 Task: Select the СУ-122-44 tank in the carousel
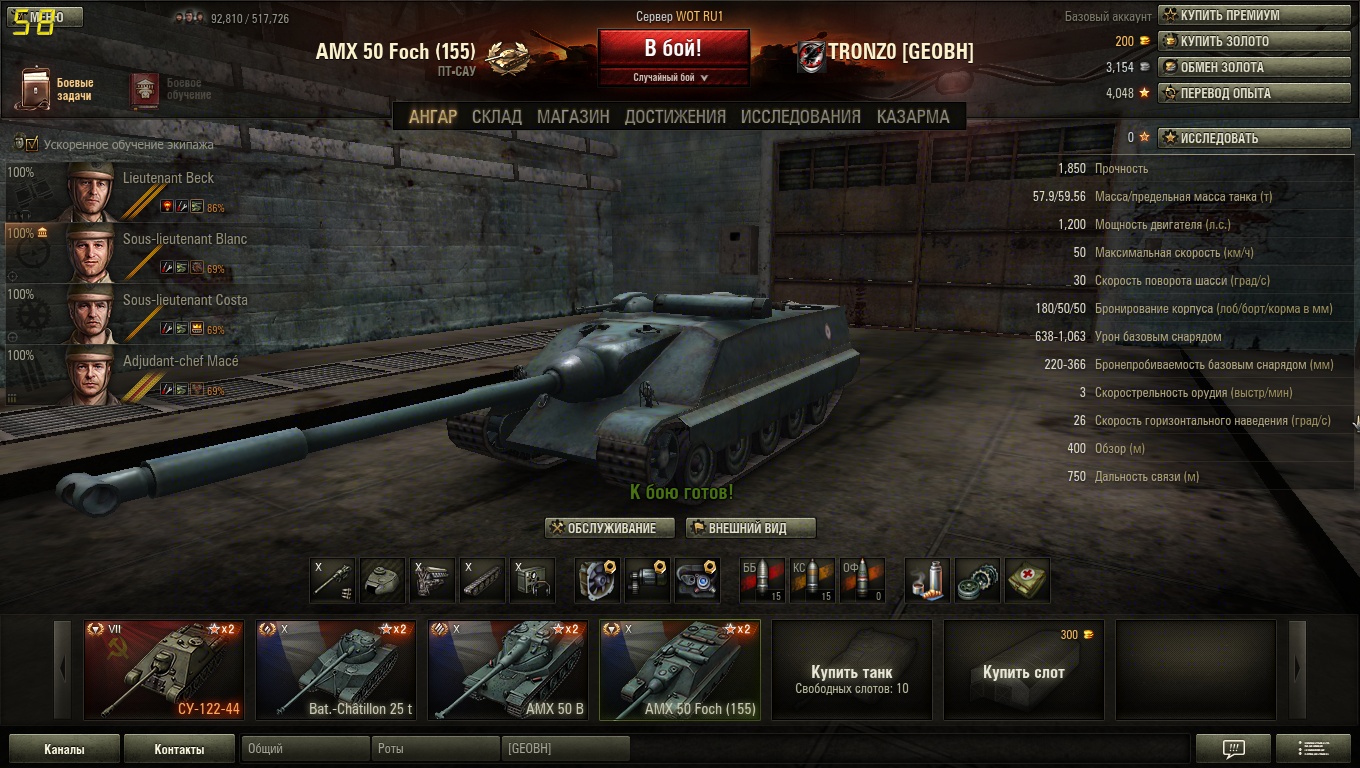tap(163, 669)
